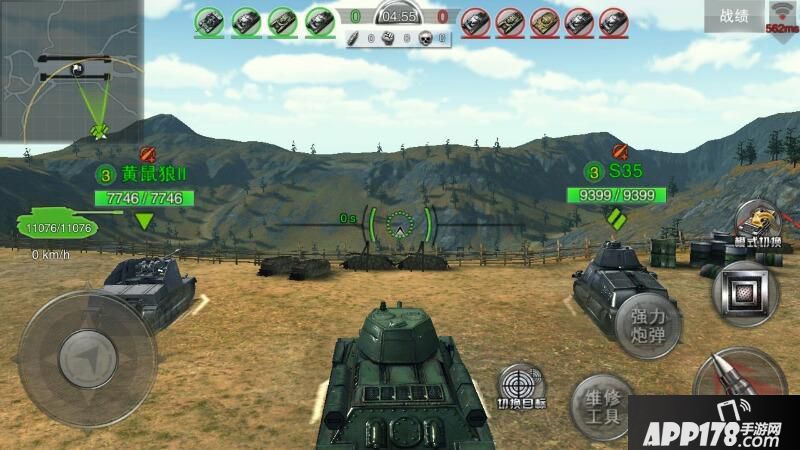Image resolution: width=800 pixels, height=450 pixels.
Task: Tap the square armor plate skill button
Action: coord(747,296)
